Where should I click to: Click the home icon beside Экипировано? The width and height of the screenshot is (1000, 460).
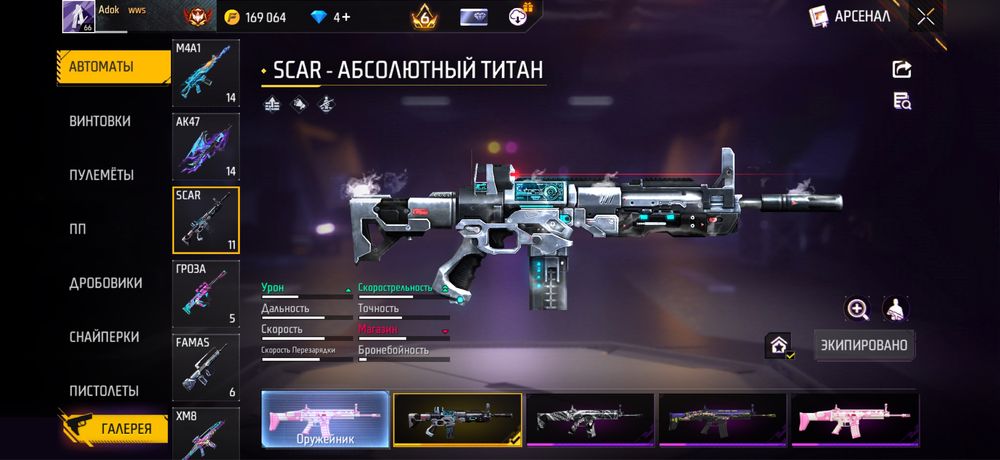click(779, 345)
